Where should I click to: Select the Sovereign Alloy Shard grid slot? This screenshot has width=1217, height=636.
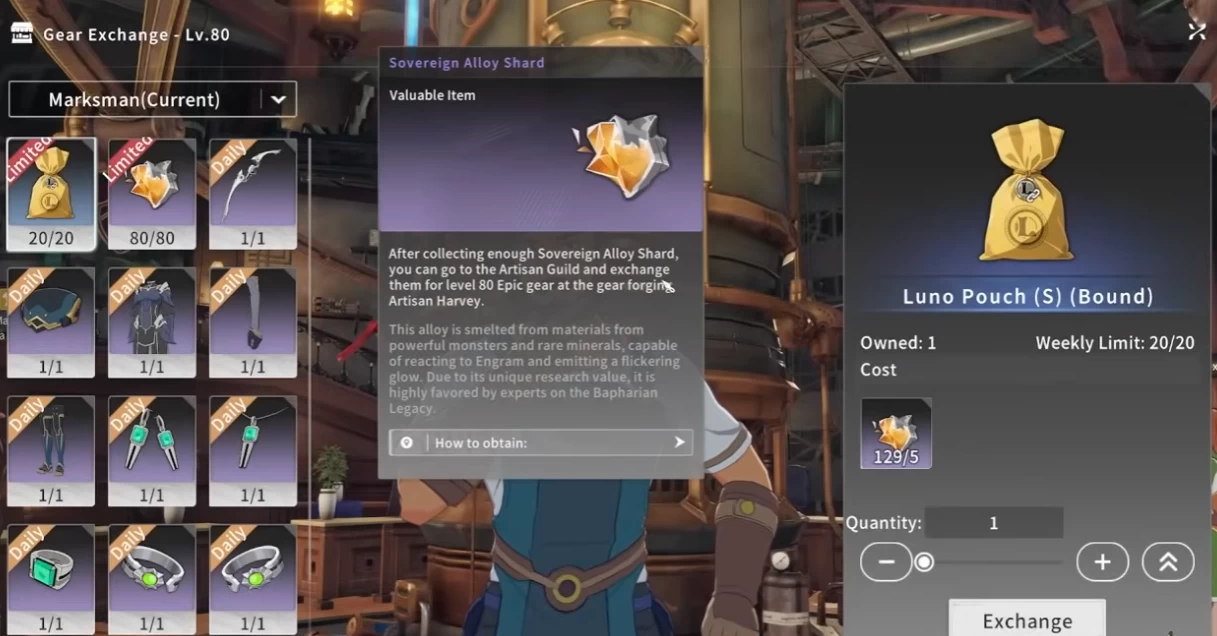(x=152, y=193)
